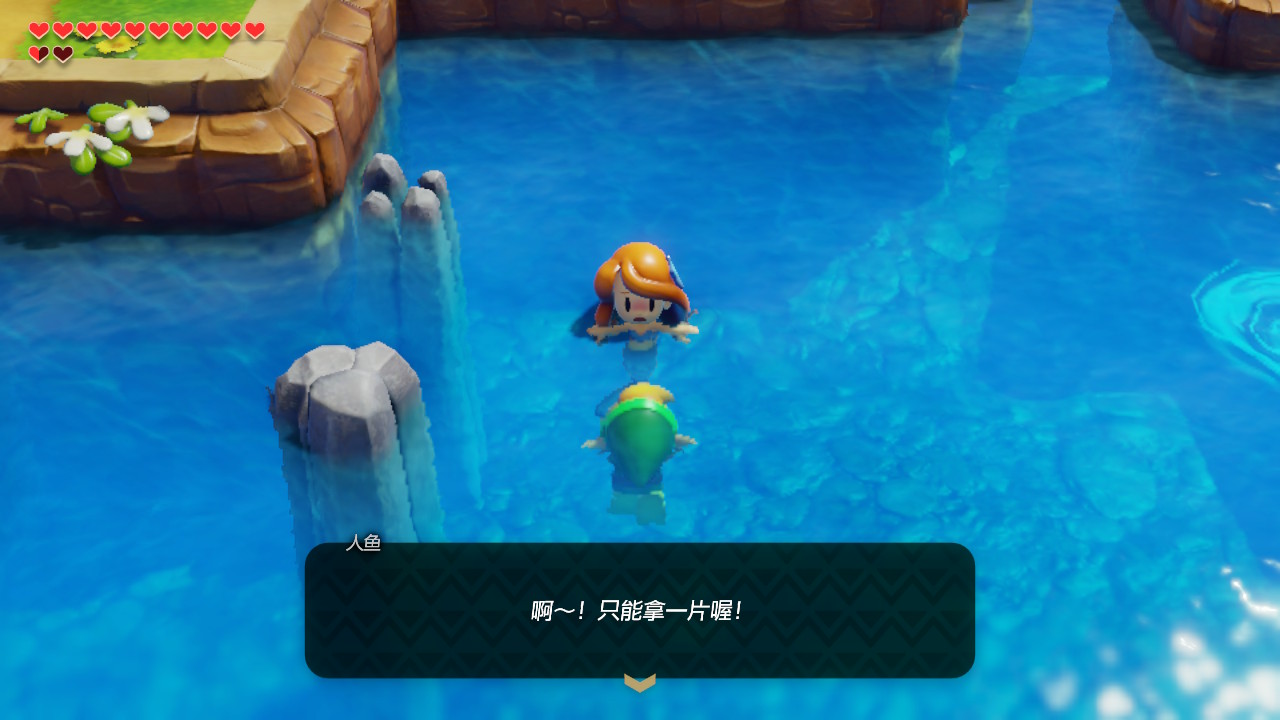Viewport: 1280px width, 720px height.
Task: Advance dialogue with the down arrow indicator
Action: [640, 682]
